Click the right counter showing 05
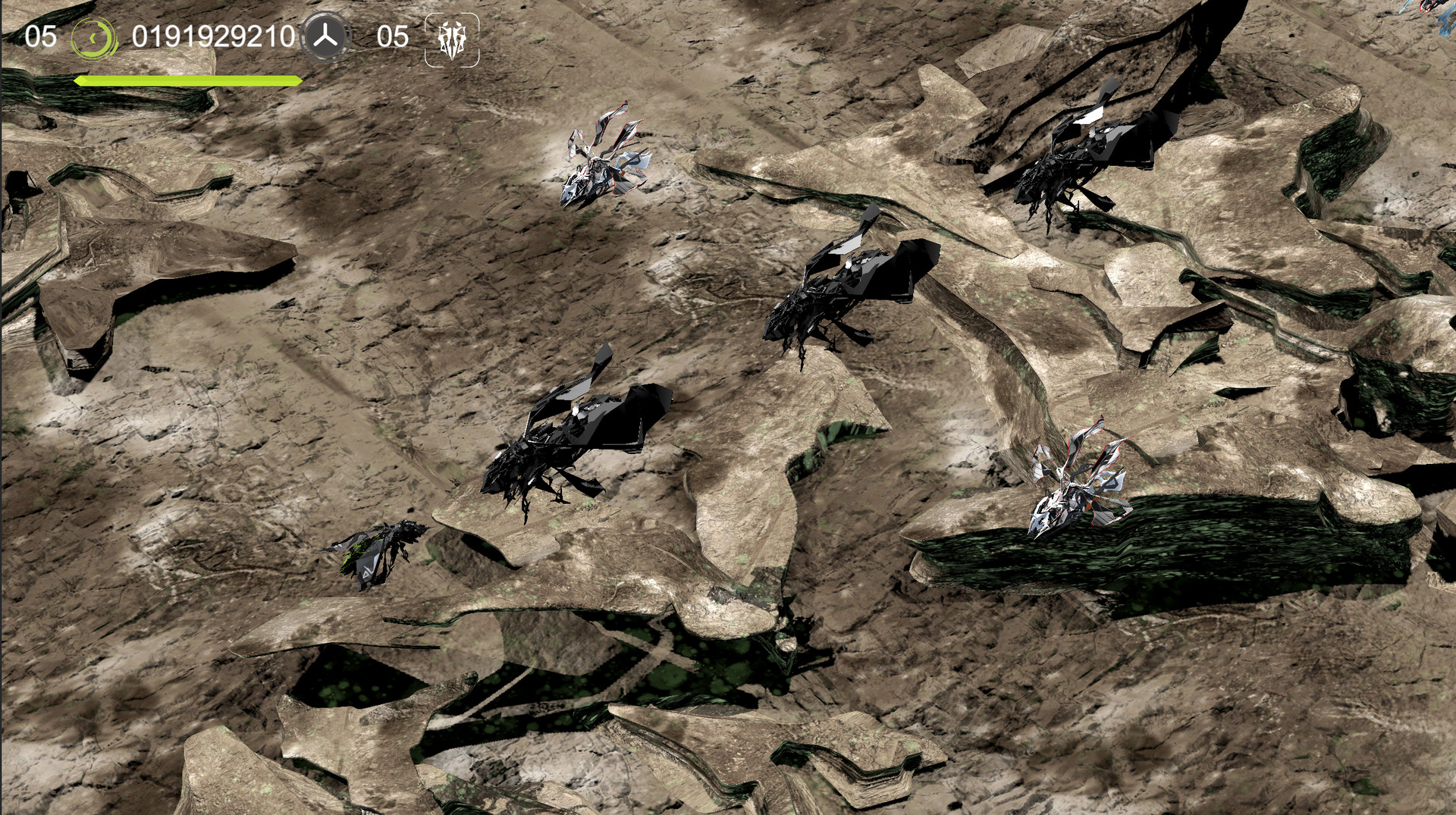Screen dimensions: 1456x815 394,35
